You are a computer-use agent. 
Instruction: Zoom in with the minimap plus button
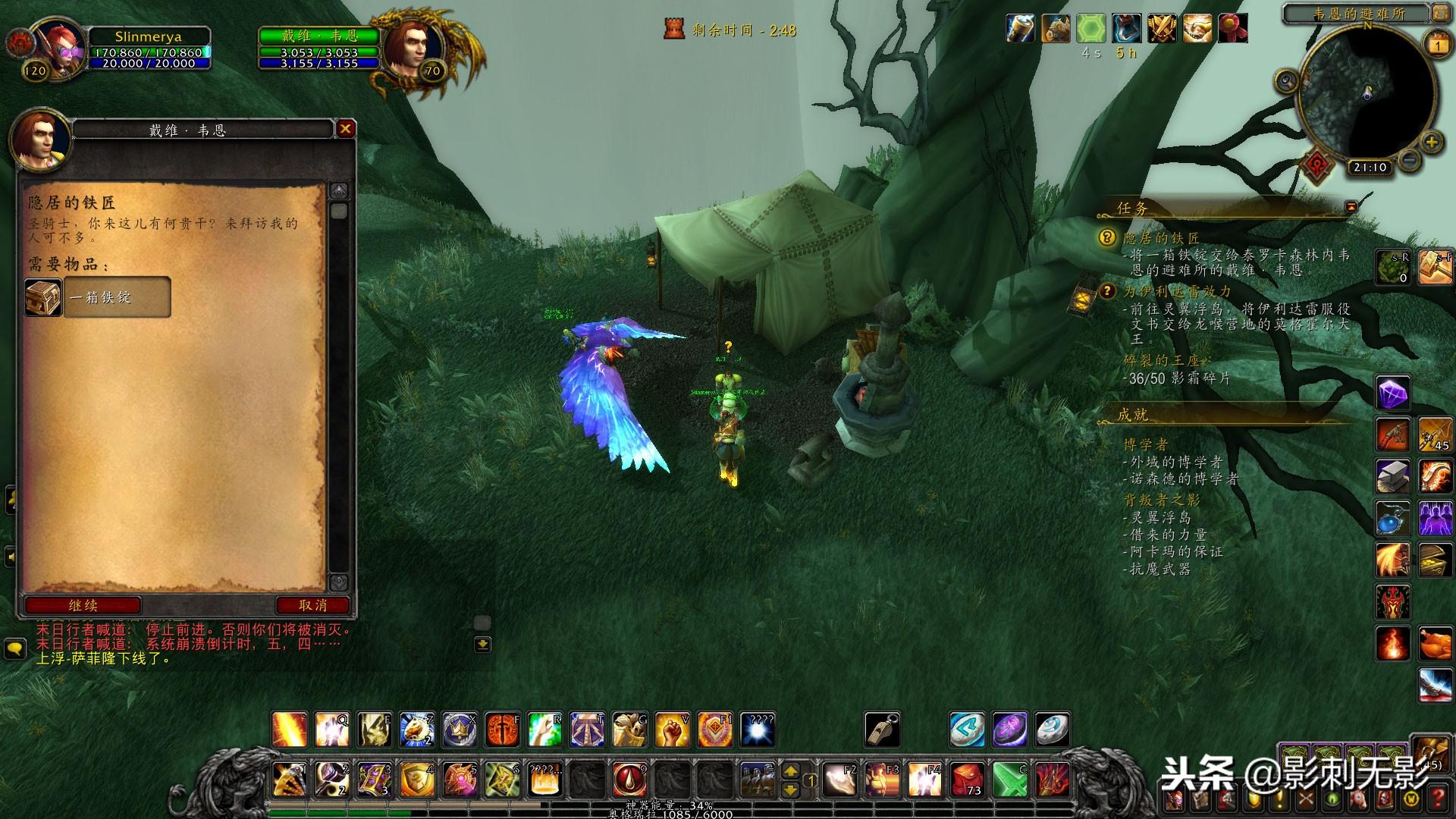(1431, 142)
